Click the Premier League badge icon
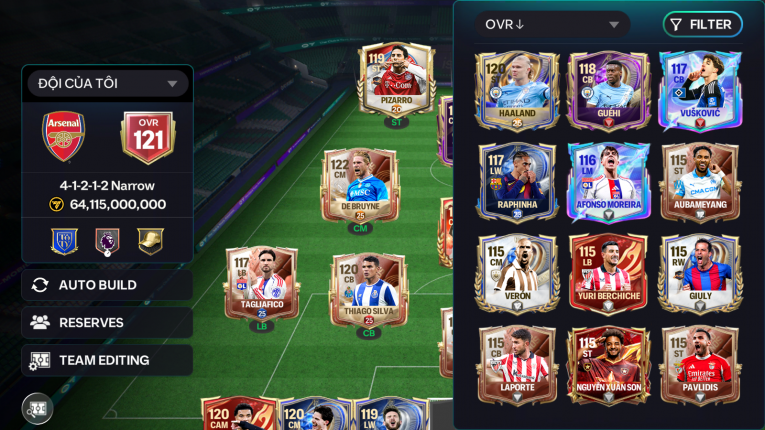Viewport: 765px width, 430px height. coord(107,241)
